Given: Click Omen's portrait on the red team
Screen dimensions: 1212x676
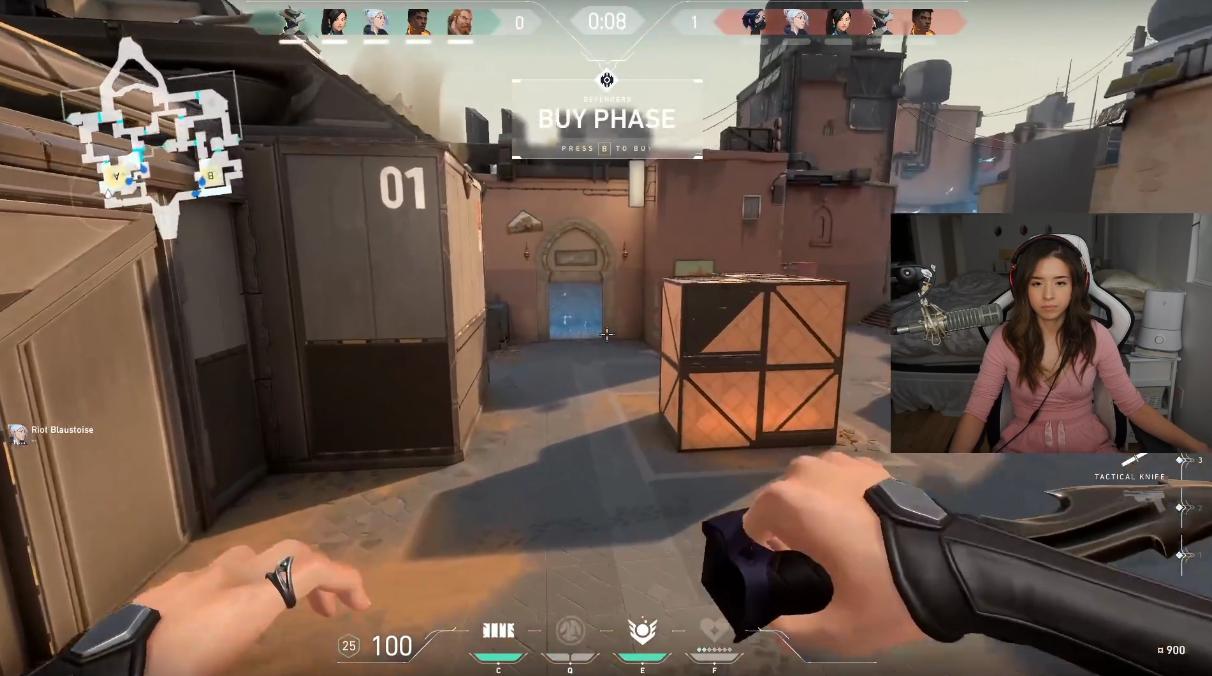Looking at the screenshot, I should 753,22.
